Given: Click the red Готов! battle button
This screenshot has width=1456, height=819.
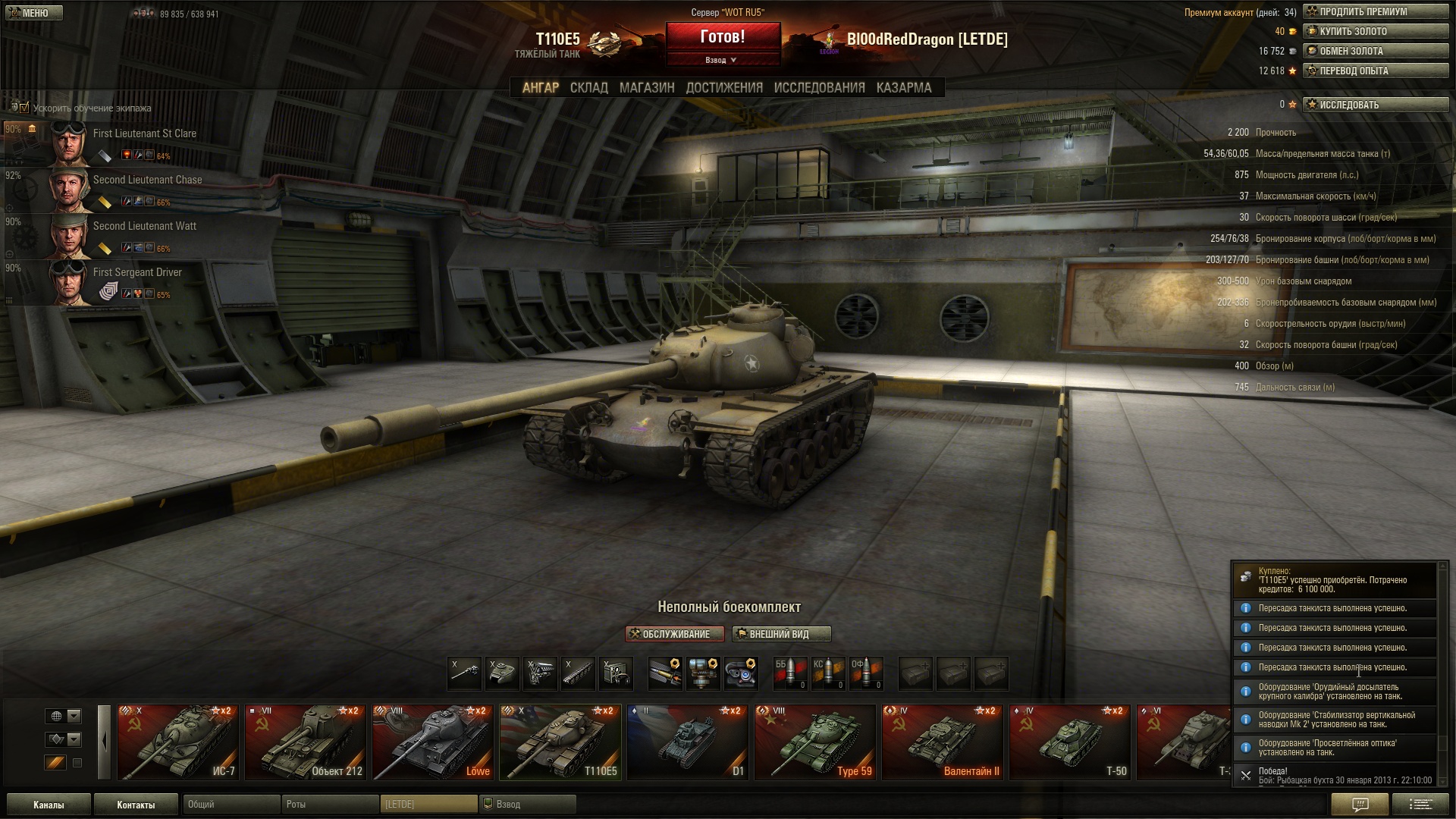Looking at the screenshot, I should coord(722,38).
